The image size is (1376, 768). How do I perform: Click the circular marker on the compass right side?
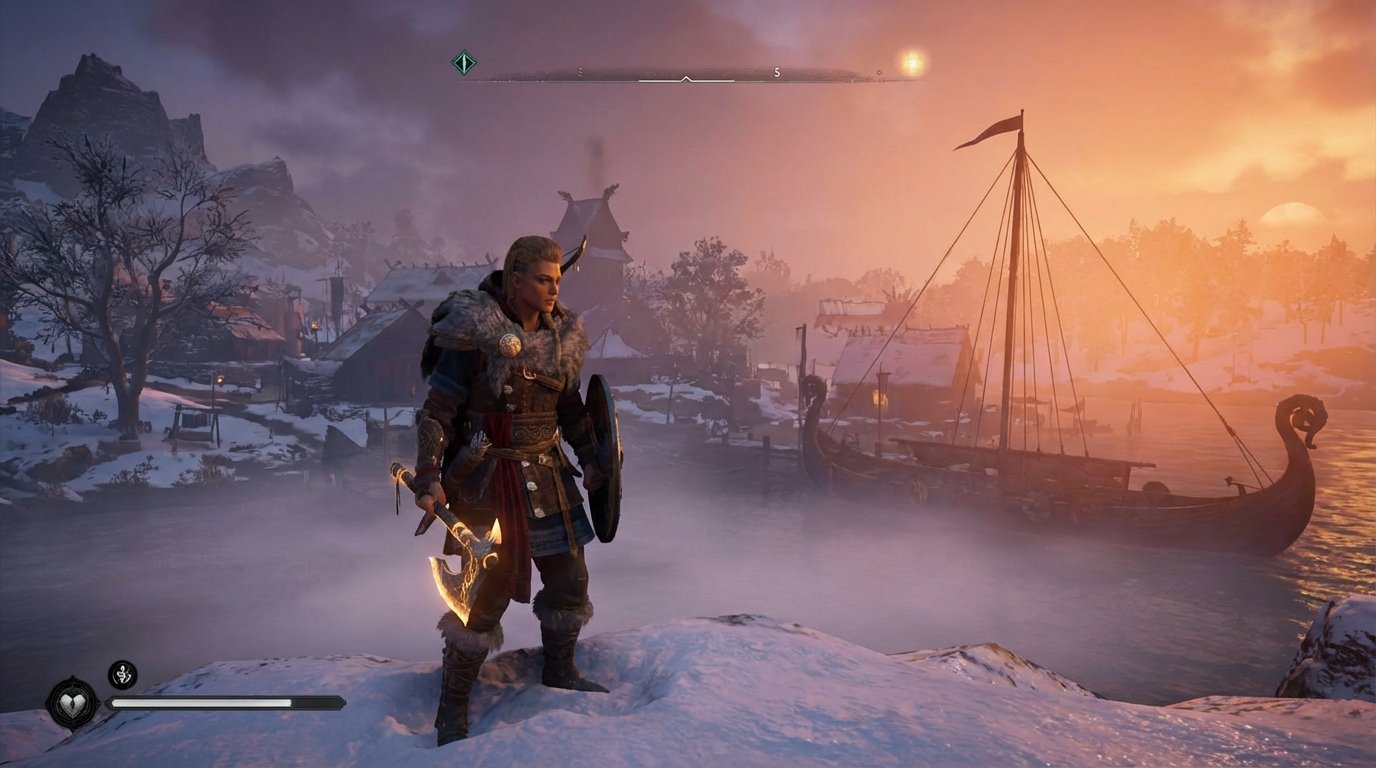[x=878, y=72]
